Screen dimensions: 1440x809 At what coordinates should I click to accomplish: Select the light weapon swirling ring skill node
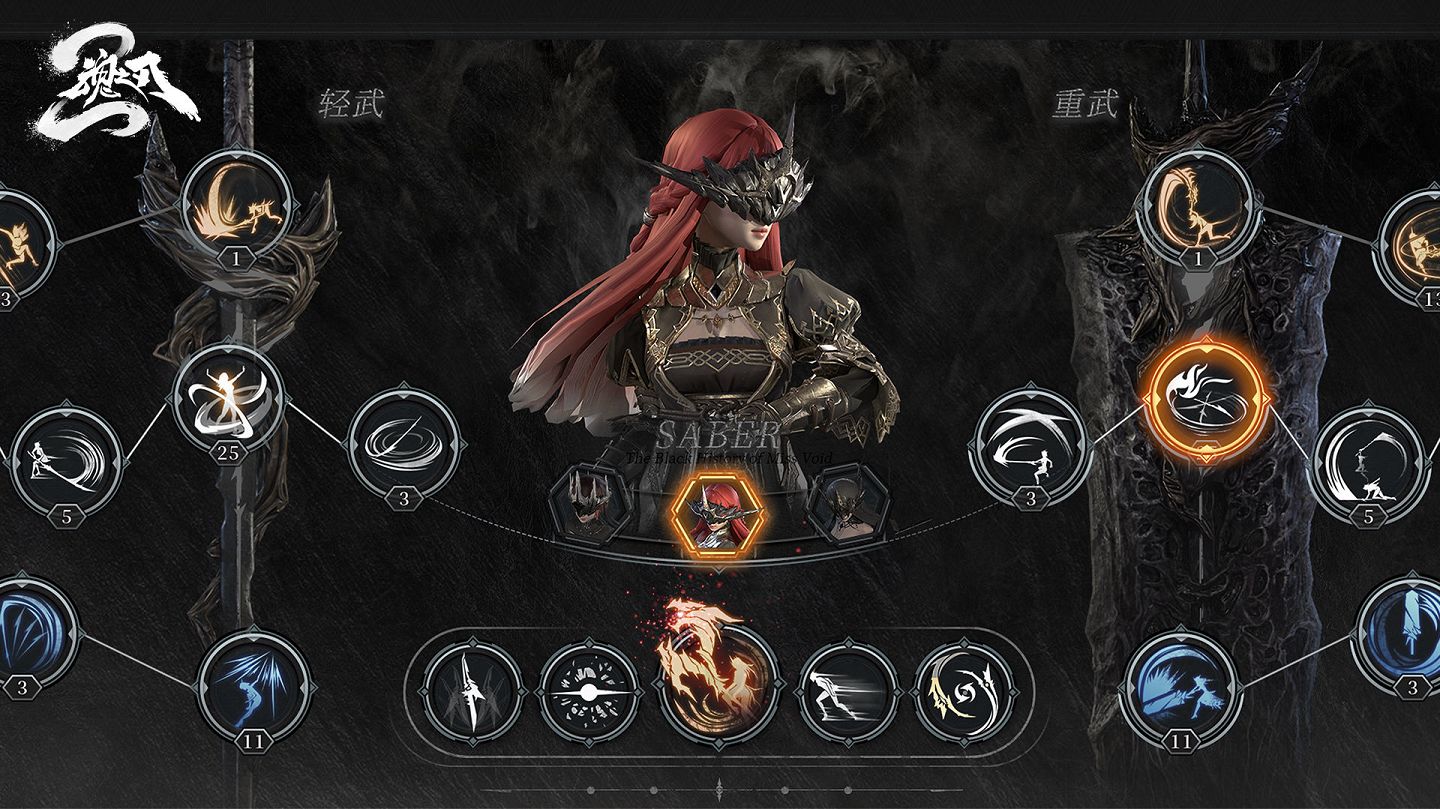(x=404, y=444)
